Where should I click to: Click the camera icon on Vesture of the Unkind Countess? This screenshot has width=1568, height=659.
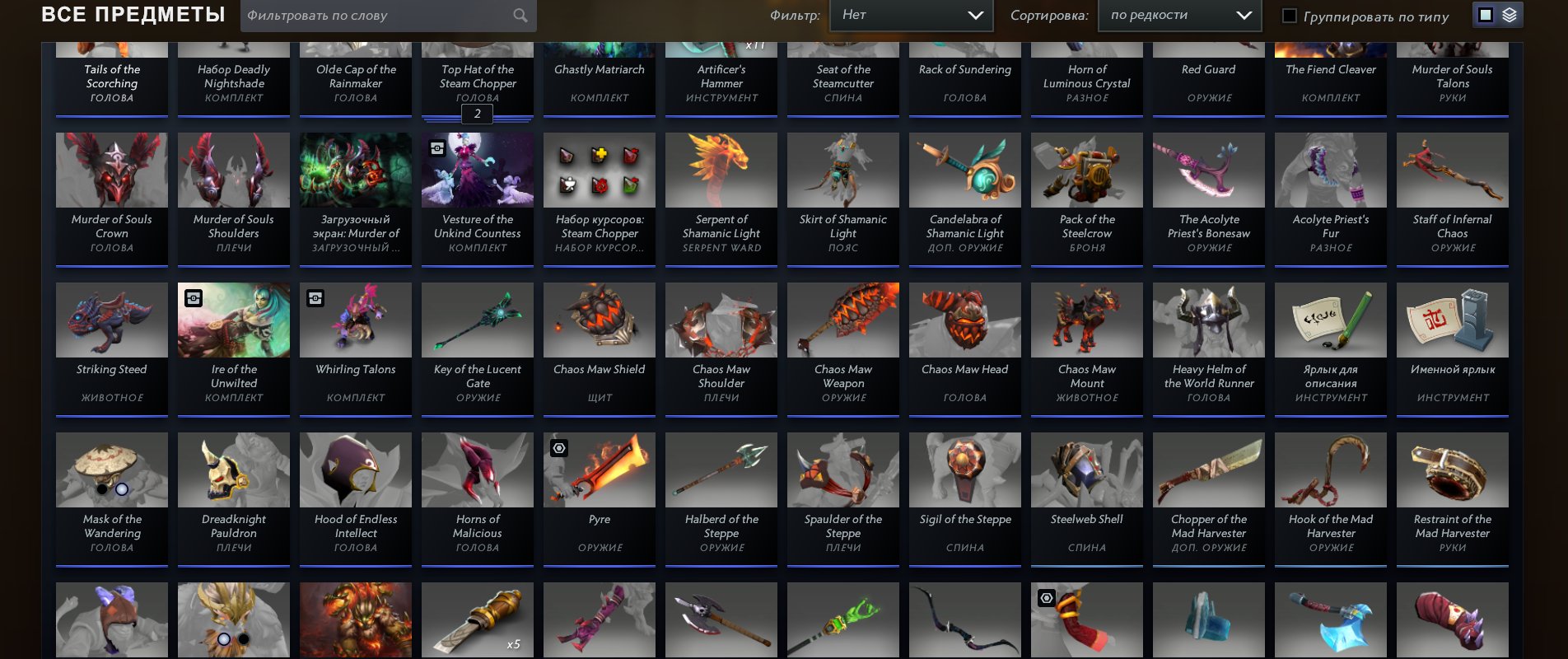tap(436, 147)
